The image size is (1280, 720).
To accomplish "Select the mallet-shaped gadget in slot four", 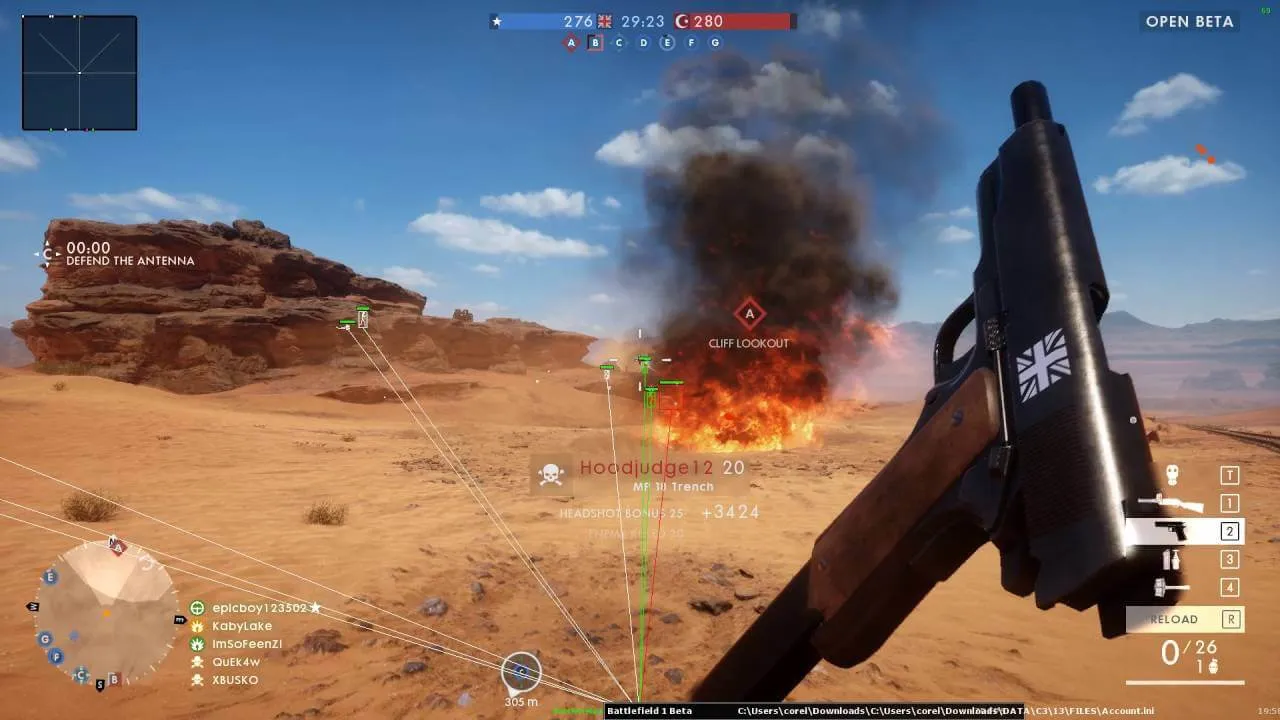I will [x=1171, y=587].
